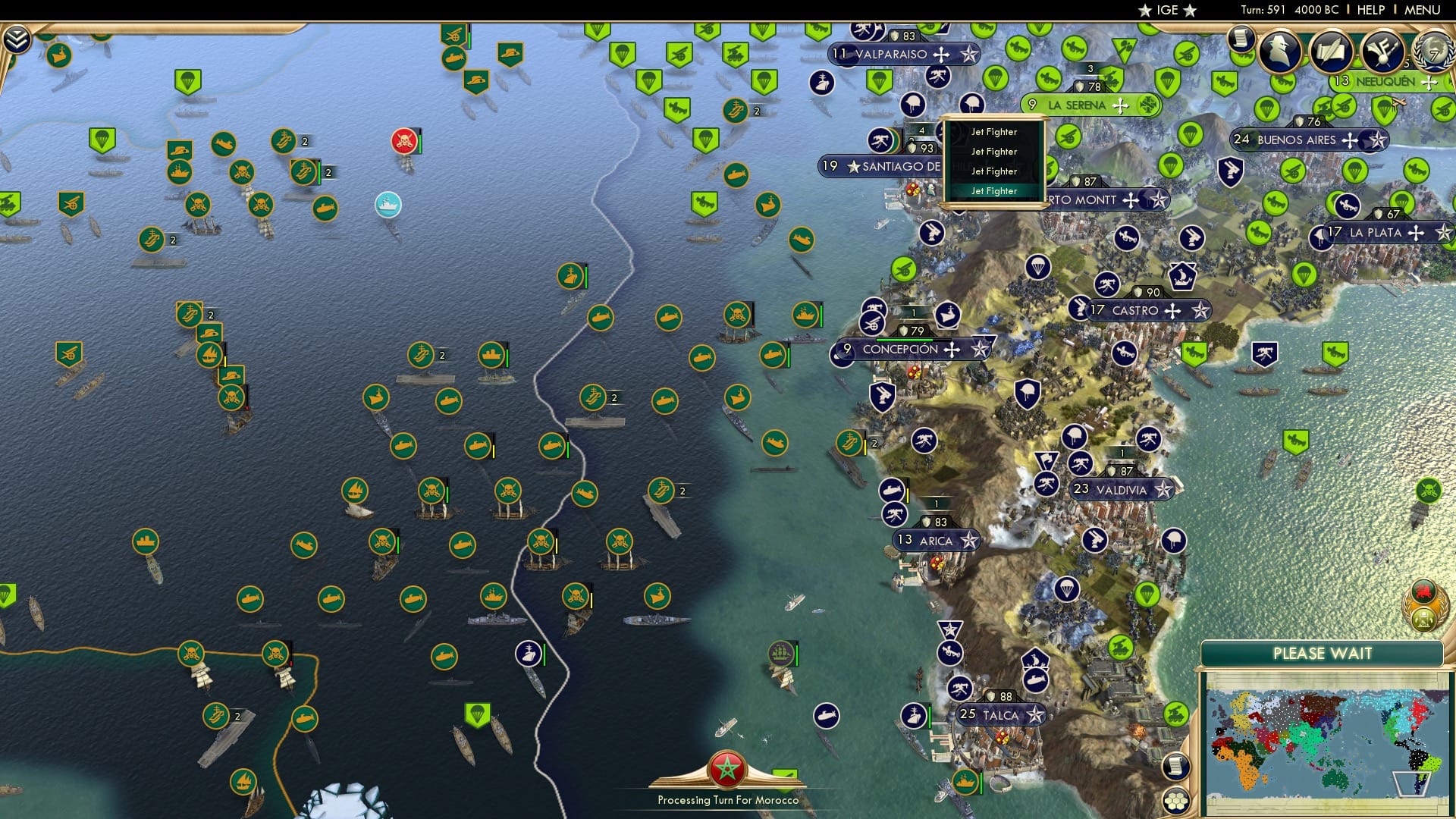Click the IGE star button in the top bar
This screenshot has width=1456, height=819.
click(x=1166, y=10)
